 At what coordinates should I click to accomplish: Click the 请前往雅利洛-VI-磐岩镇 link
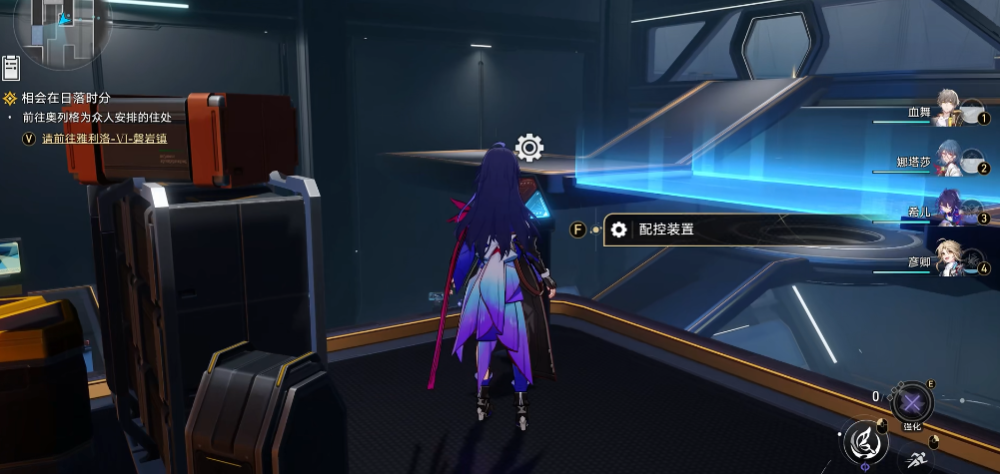103,137
